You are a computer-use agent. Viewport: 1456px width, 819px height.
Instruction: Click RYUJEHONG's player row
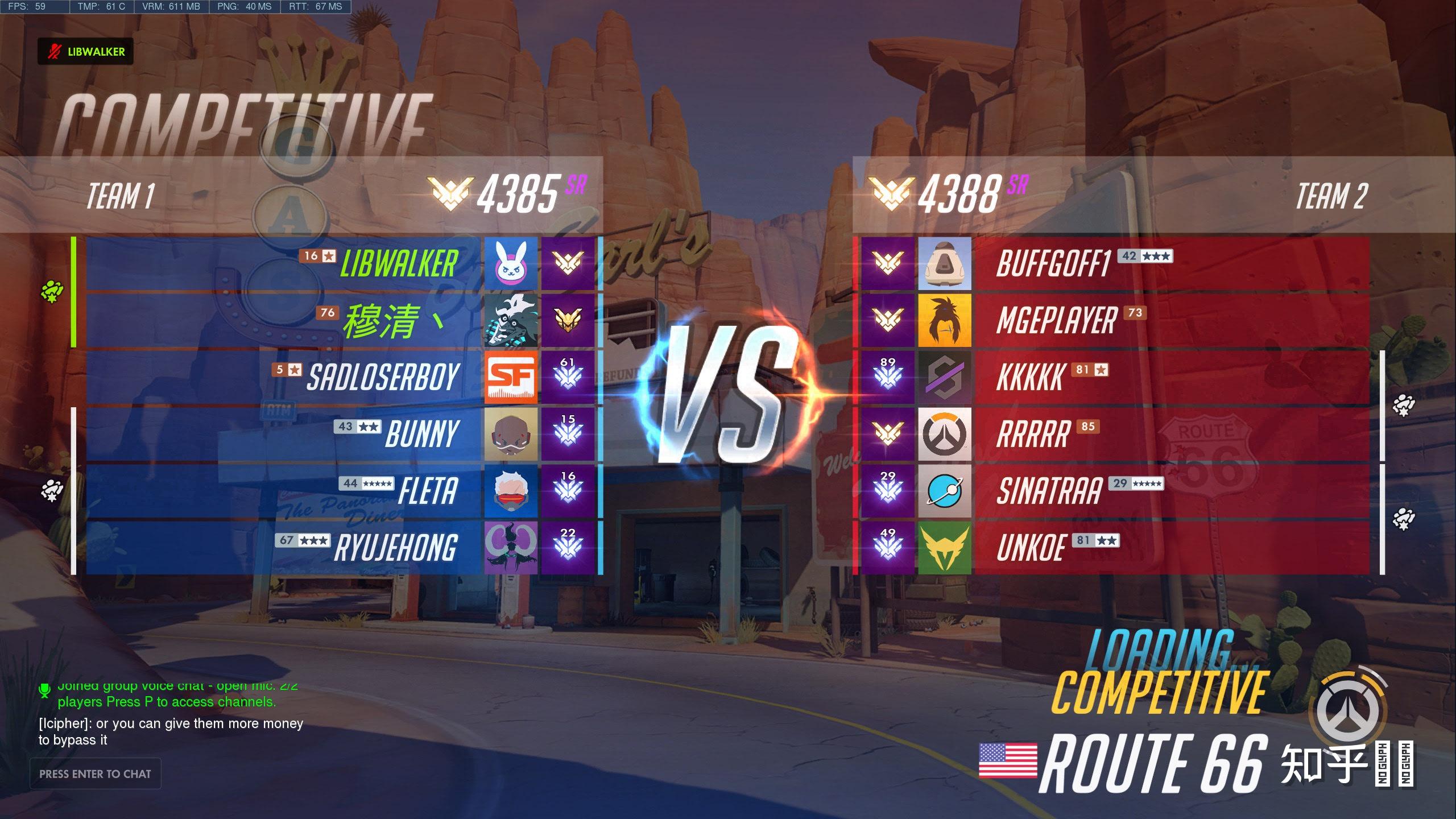(x=284, y=548)
